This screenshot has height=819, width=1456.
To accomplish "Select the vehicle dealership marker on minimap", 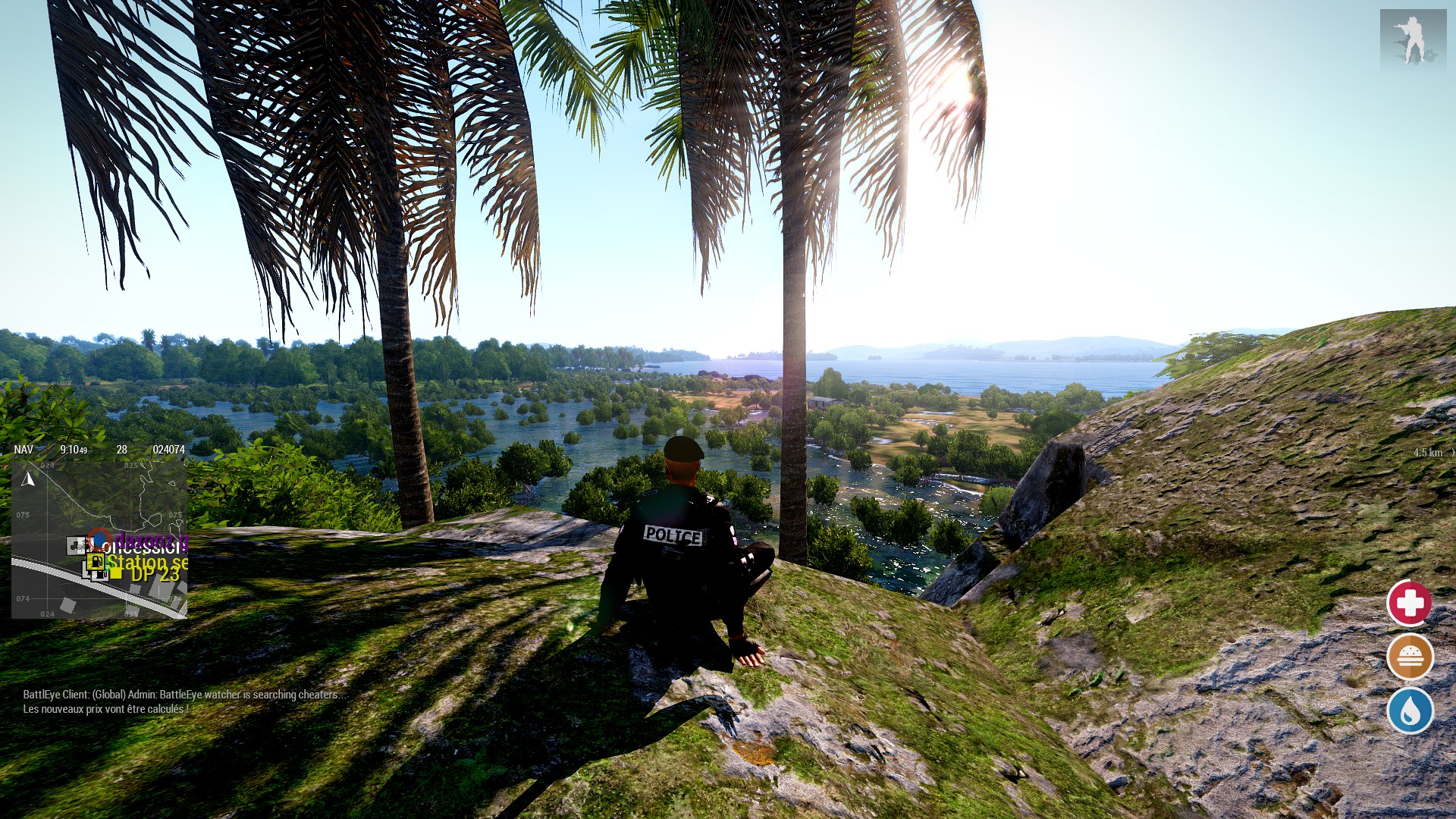I will 77,544.
